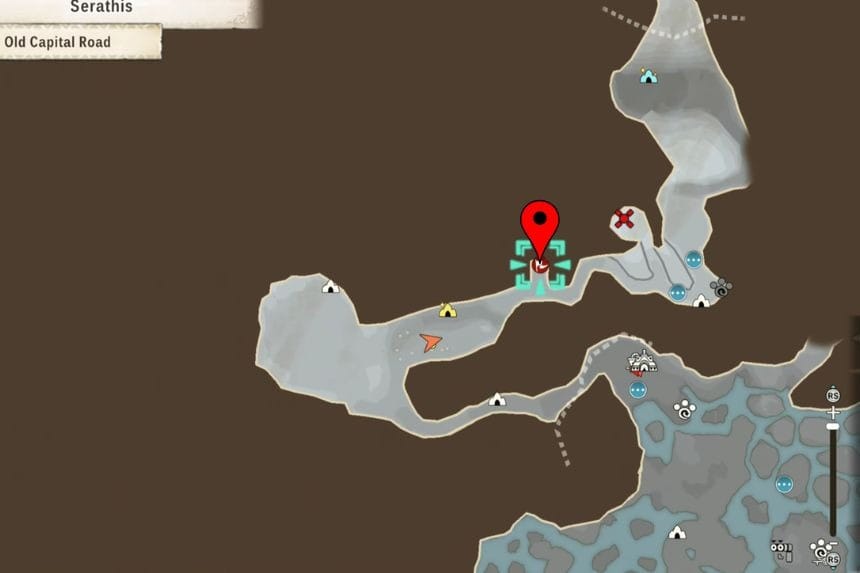Select the orange player arrow marker
The image size is (860, 573).
(x=431, y=342)
